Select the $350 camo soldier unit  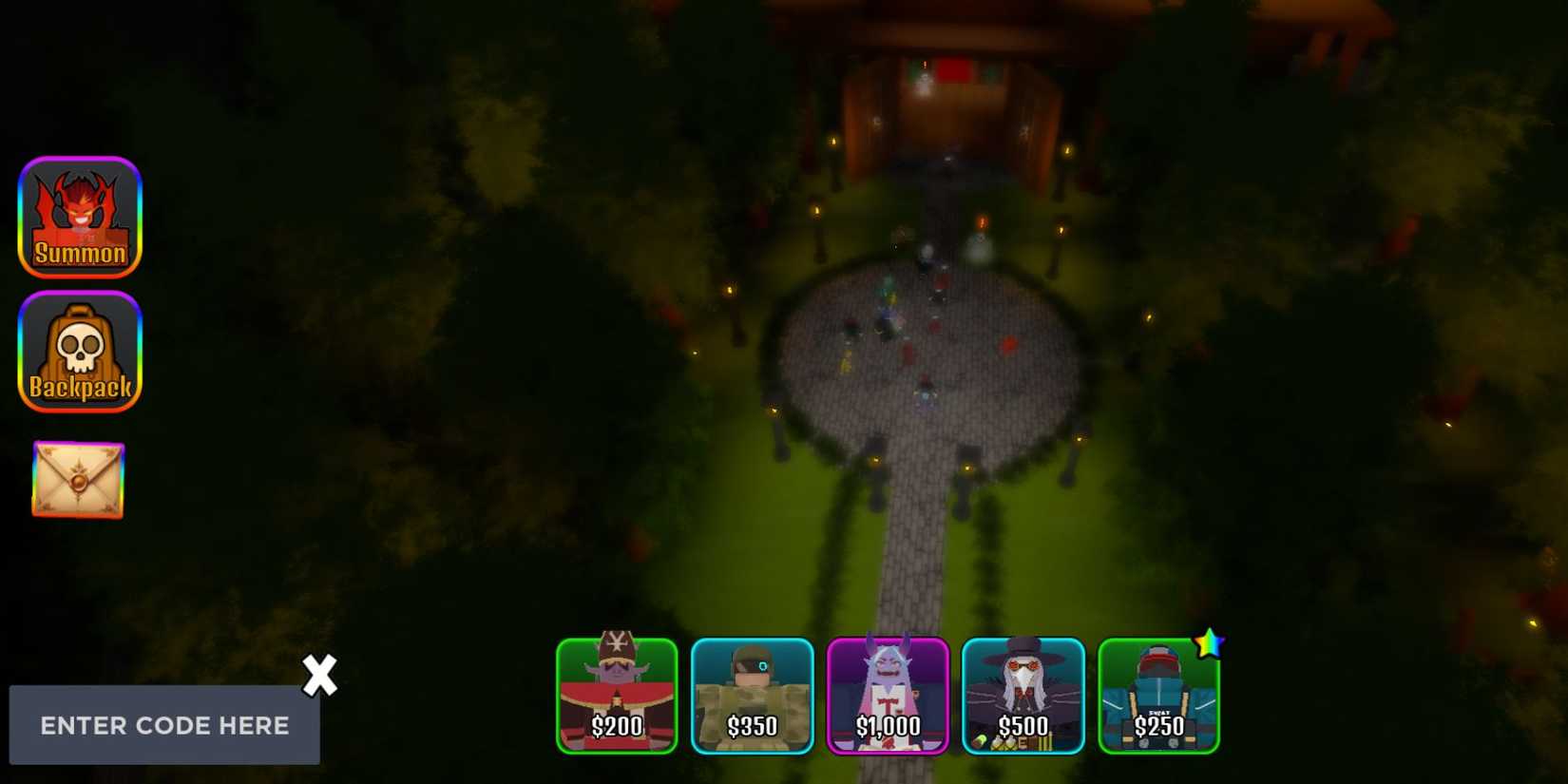tap(752, 697)
